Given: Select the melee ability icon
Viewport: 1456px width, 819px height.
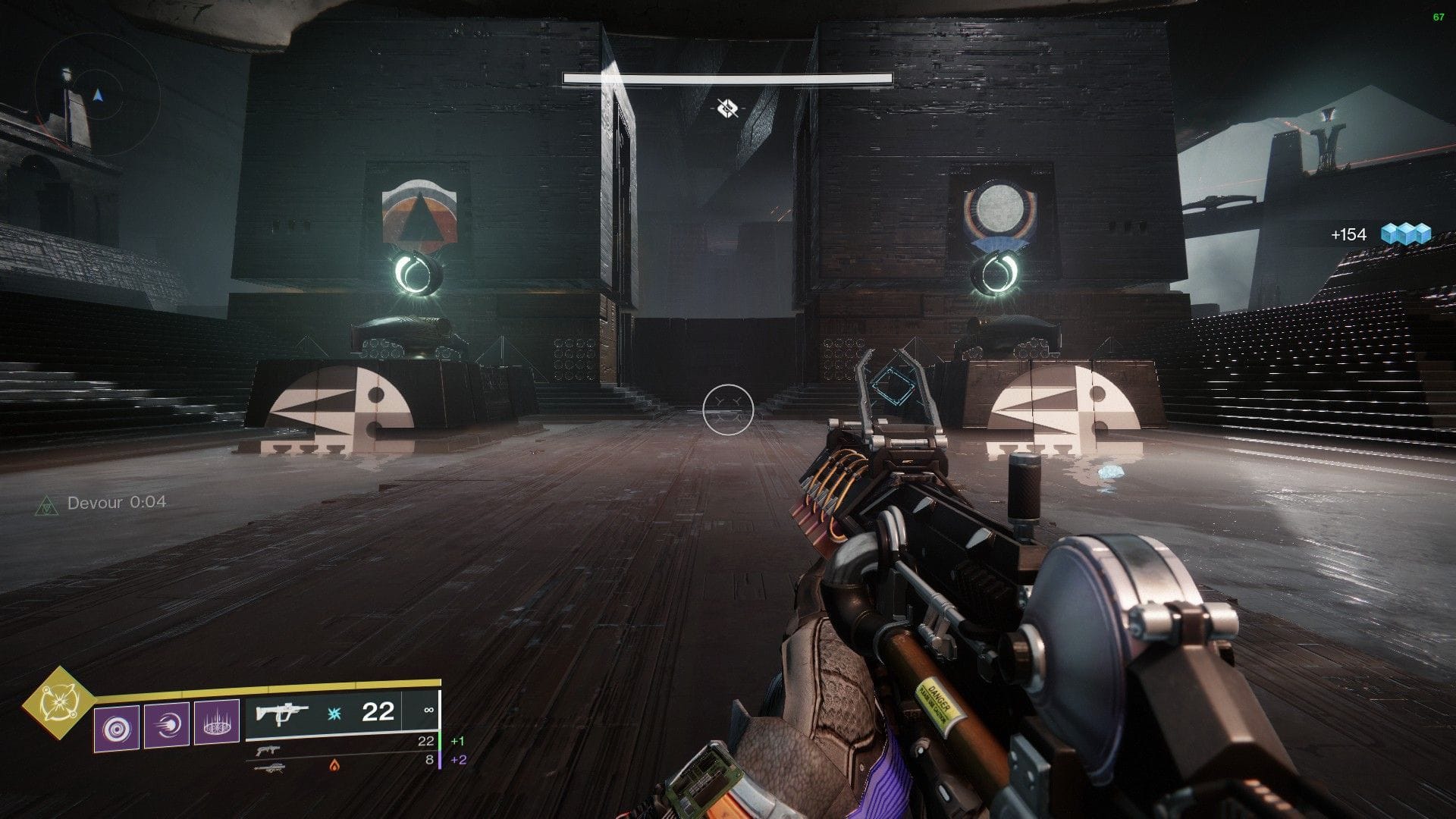Looking at the screenshot, I should [x=167, y=726].
